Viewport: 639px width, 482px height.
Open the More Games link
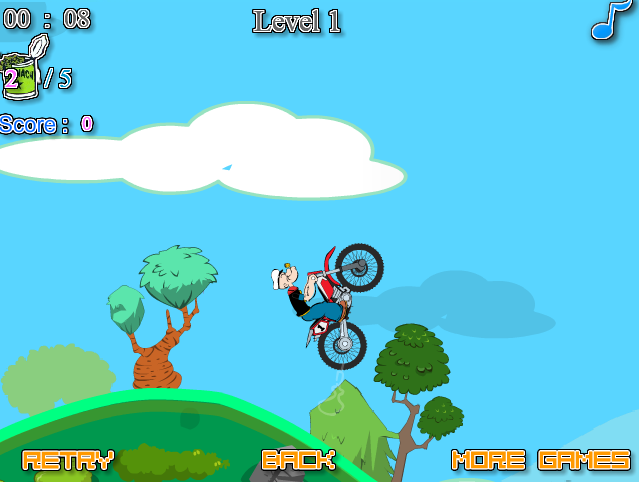click(541, 460)
